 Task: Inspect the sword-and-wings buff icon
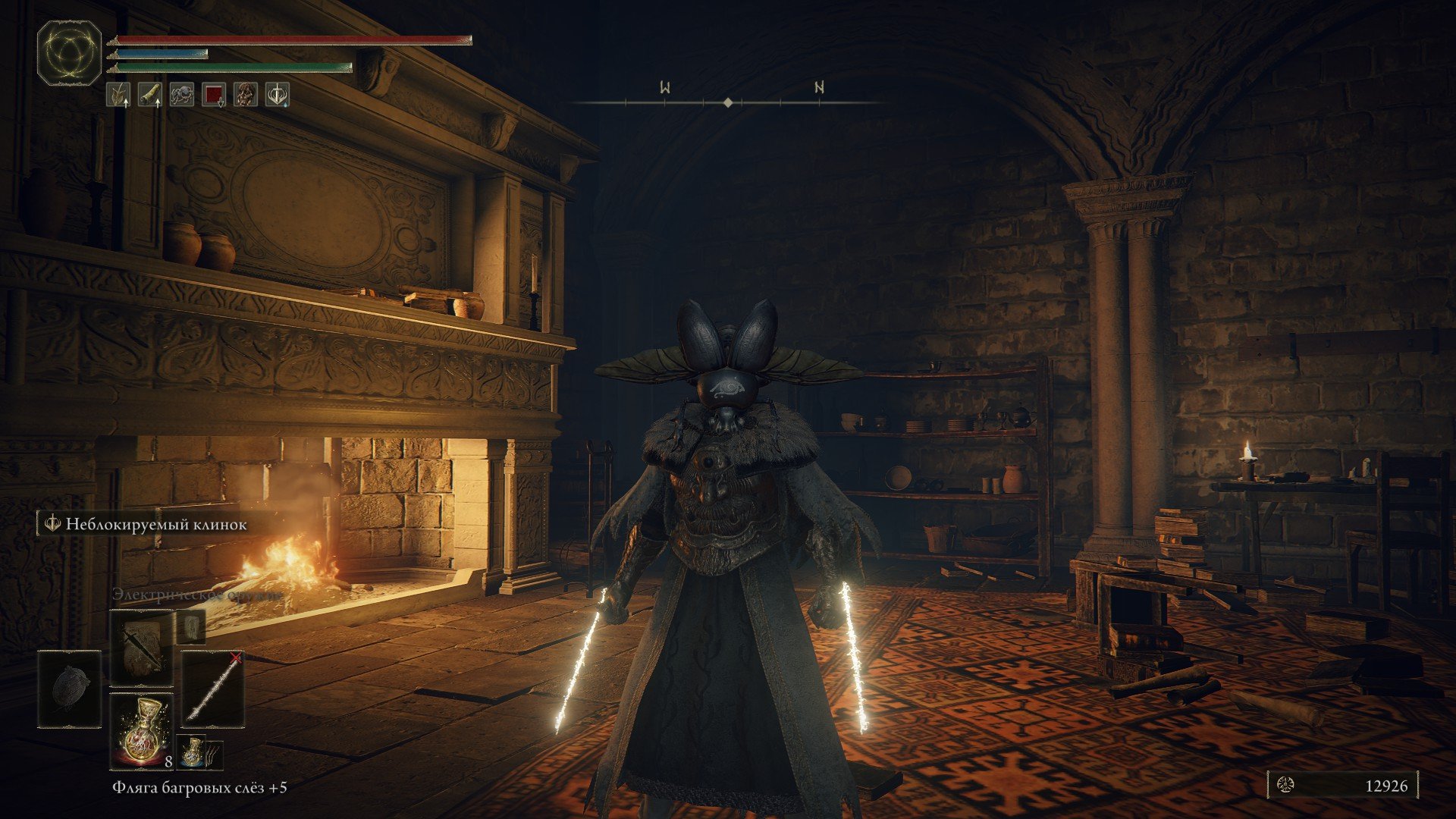pos(278,95)
